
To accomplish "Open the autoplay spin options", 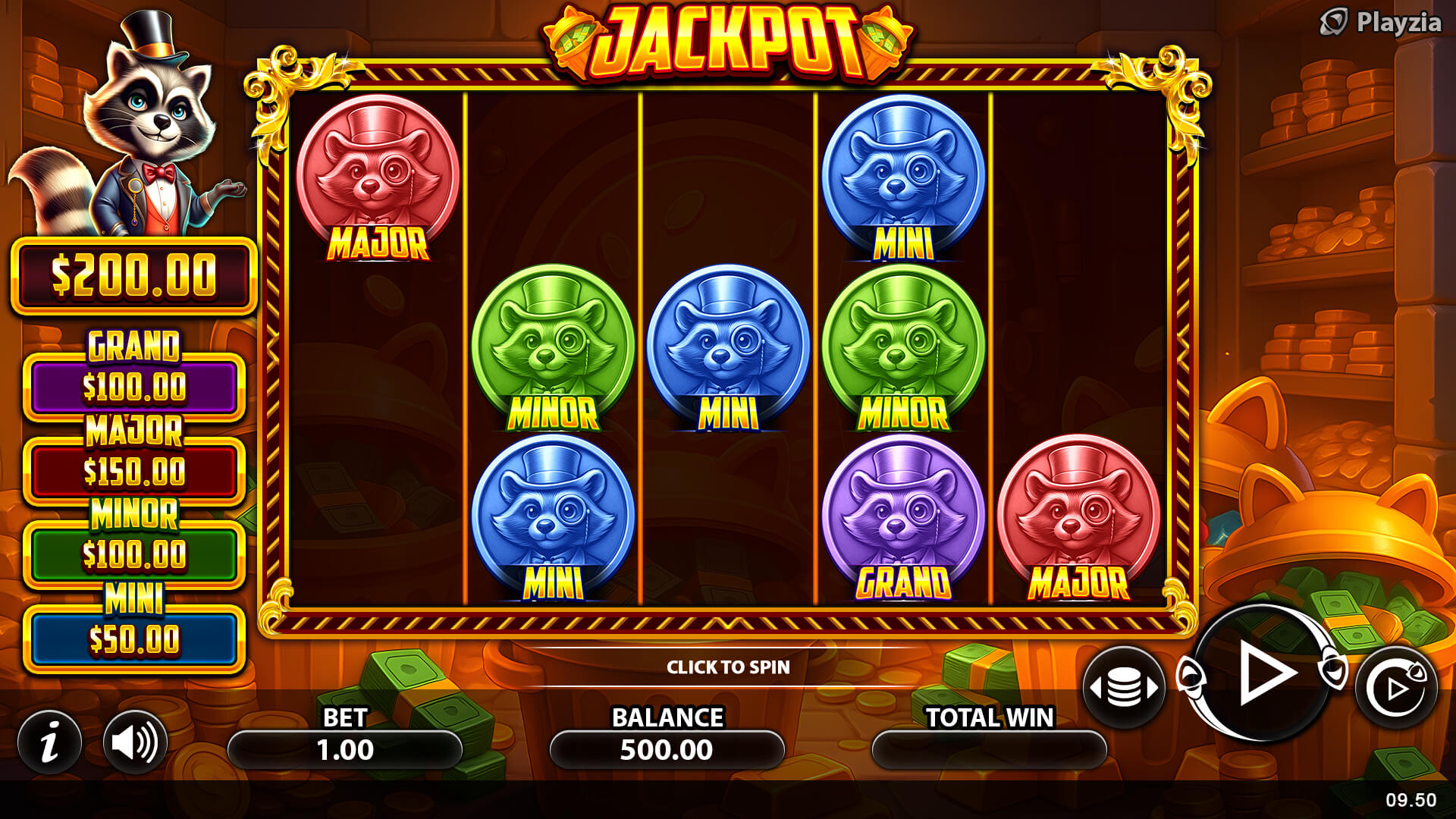I will tap(1395, 688).
